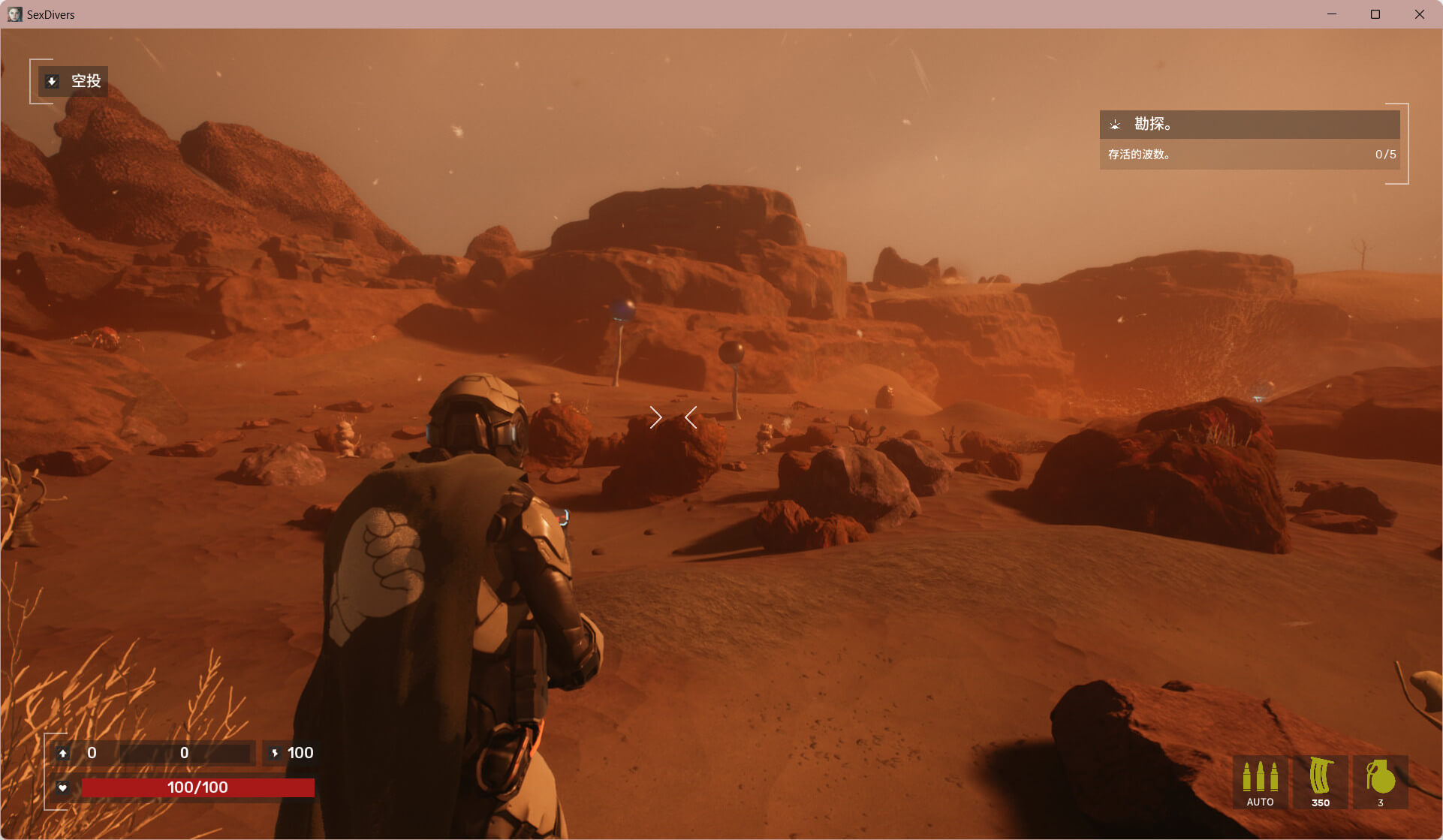The width and height of the screenshot is (1443, 840).
Task: Minimize the game window
Action: pos(1332,14)
